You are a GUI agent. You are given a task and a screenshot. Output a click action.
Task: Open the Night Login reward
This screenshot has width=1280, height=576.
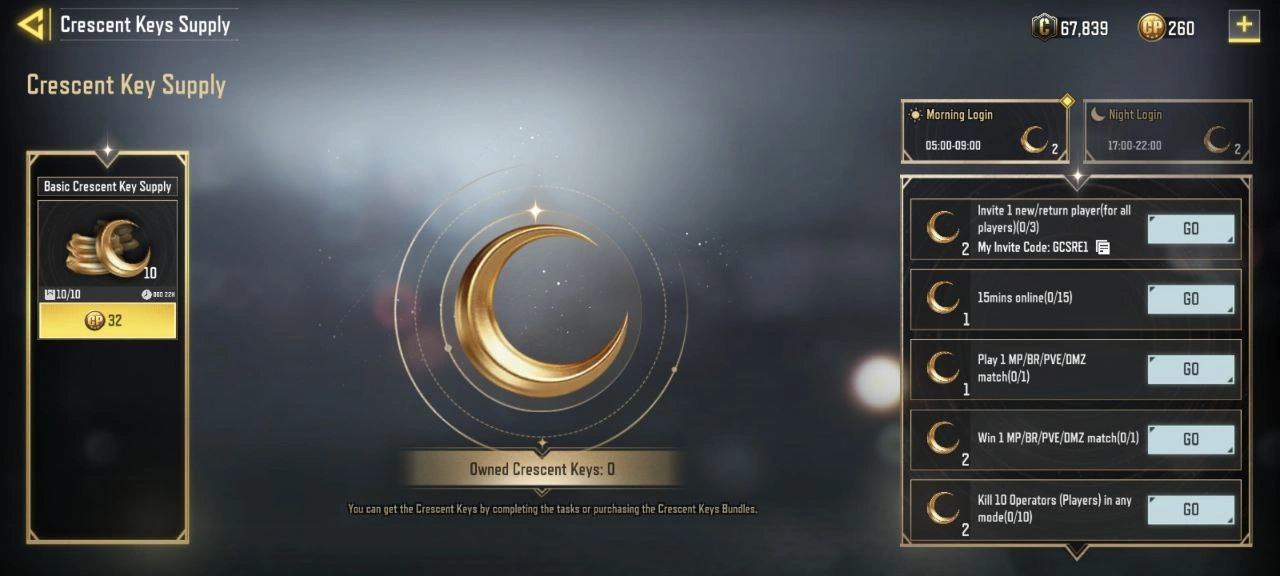(1167, 131)
